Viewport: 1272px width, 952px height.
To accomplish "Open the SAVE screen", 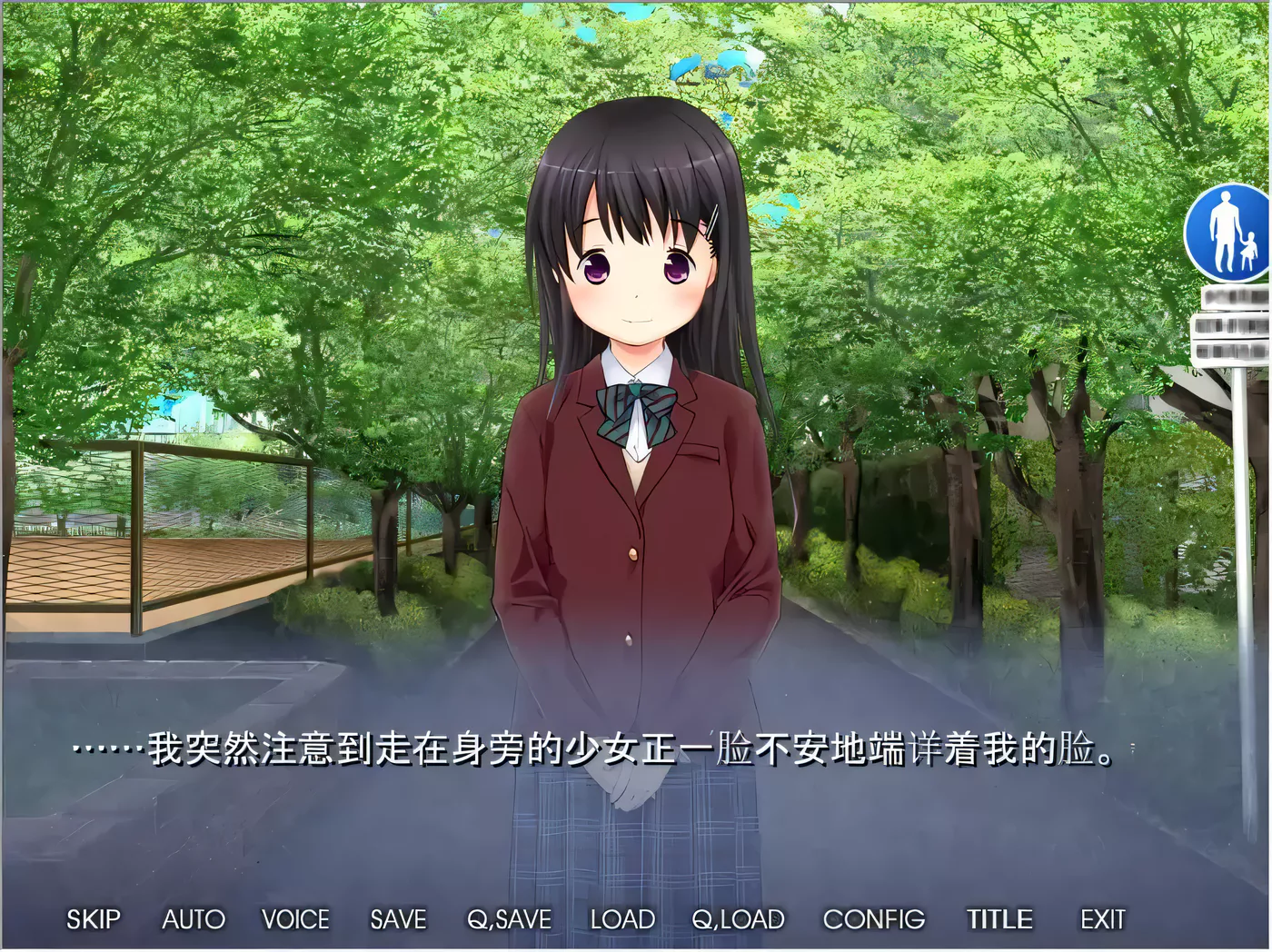I will (x=397, y=919).
